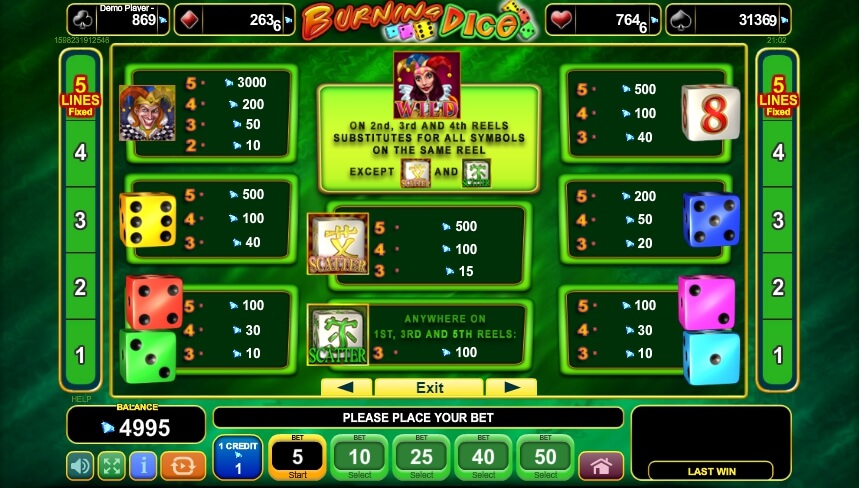
Task: Go to the next paytable page
Action: tap(511, 388)
